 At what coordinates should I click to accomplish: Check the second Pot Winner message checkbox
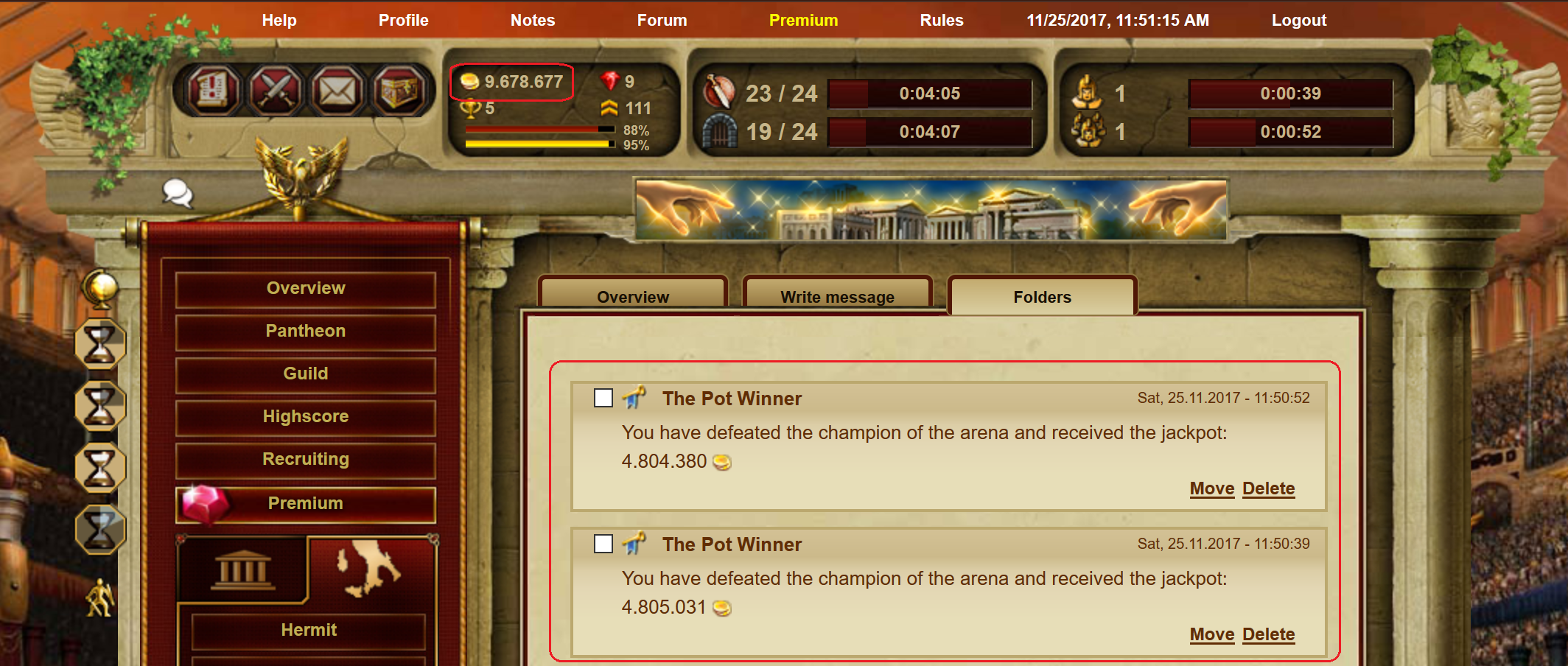(603, 544)
